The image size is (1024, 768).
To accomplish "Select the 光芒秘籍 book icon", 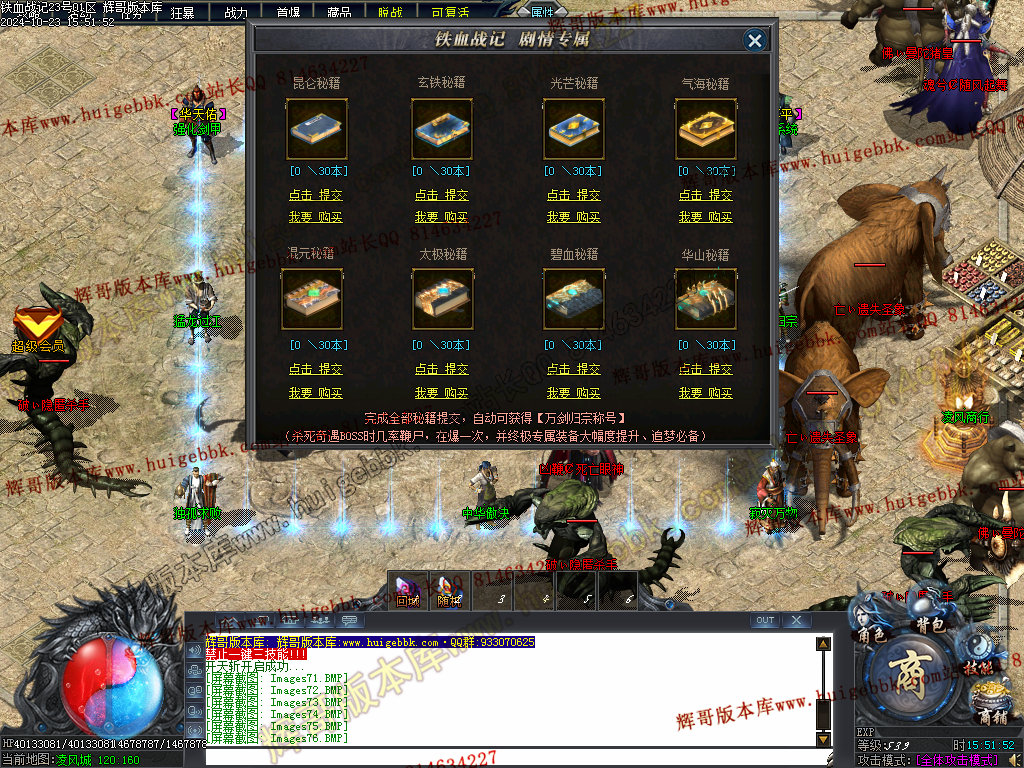I will pyautogui.click(x=574, y=129).
